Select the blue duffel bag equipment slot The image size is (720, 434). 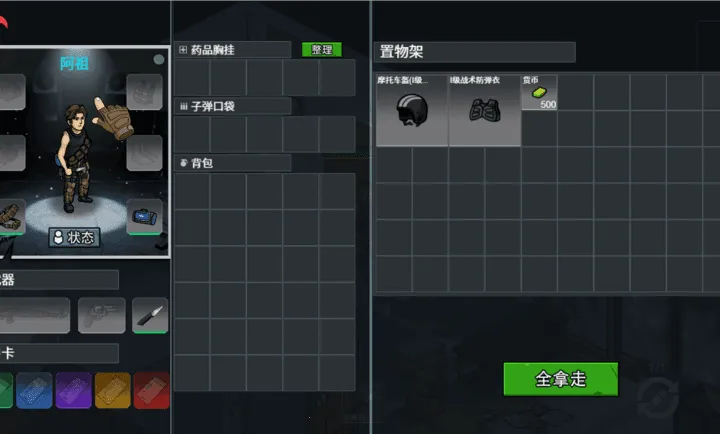pos(144,214)
